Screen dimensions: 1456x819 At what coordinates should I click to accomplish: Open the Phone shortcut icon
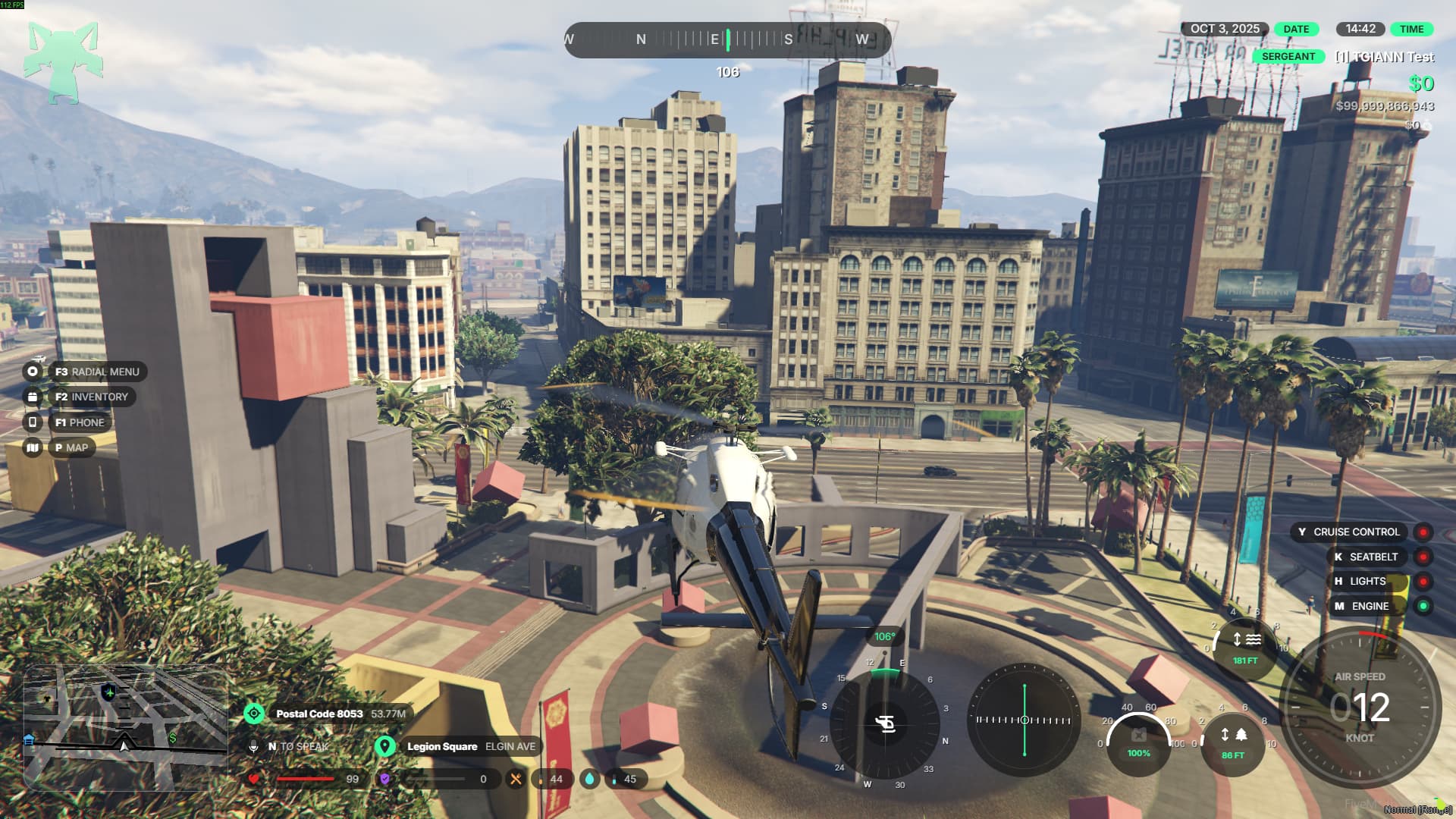point(33,422)
